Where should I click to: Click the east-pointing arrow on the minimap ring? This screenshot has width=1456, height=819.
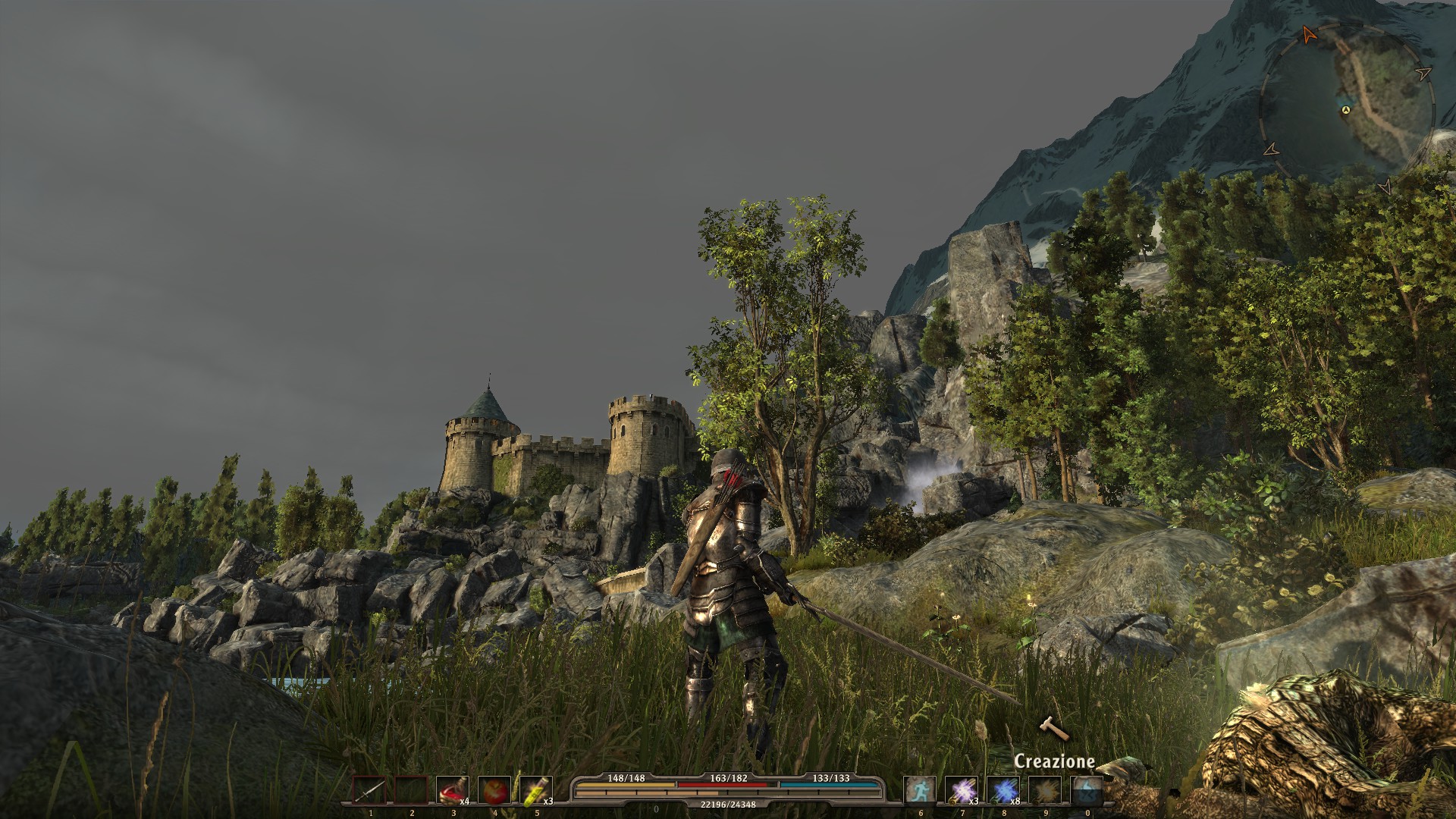click(1423, 74)
